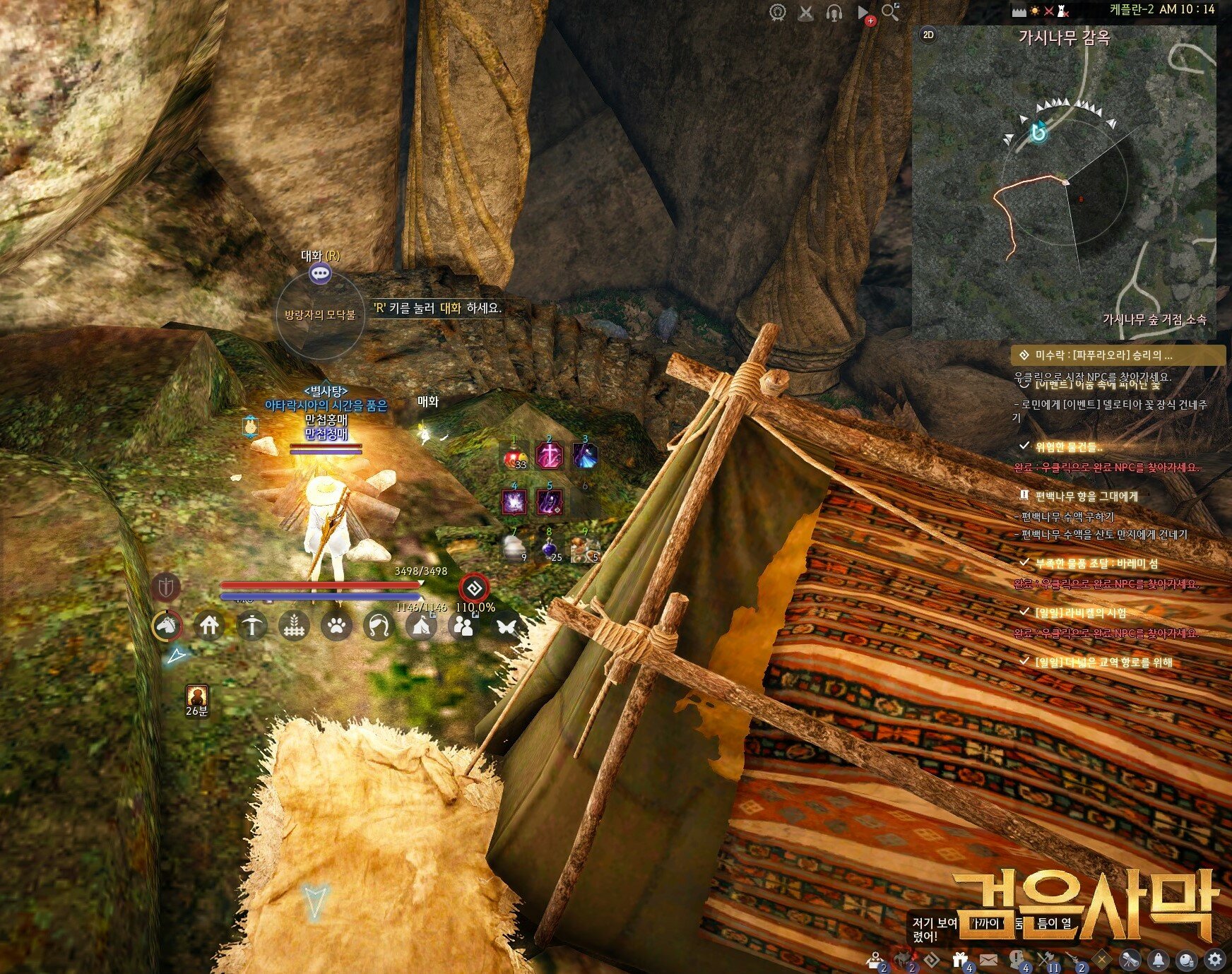Select the food dish in quick slot 9
The image size is (1232, 974).
click(585, 549)
